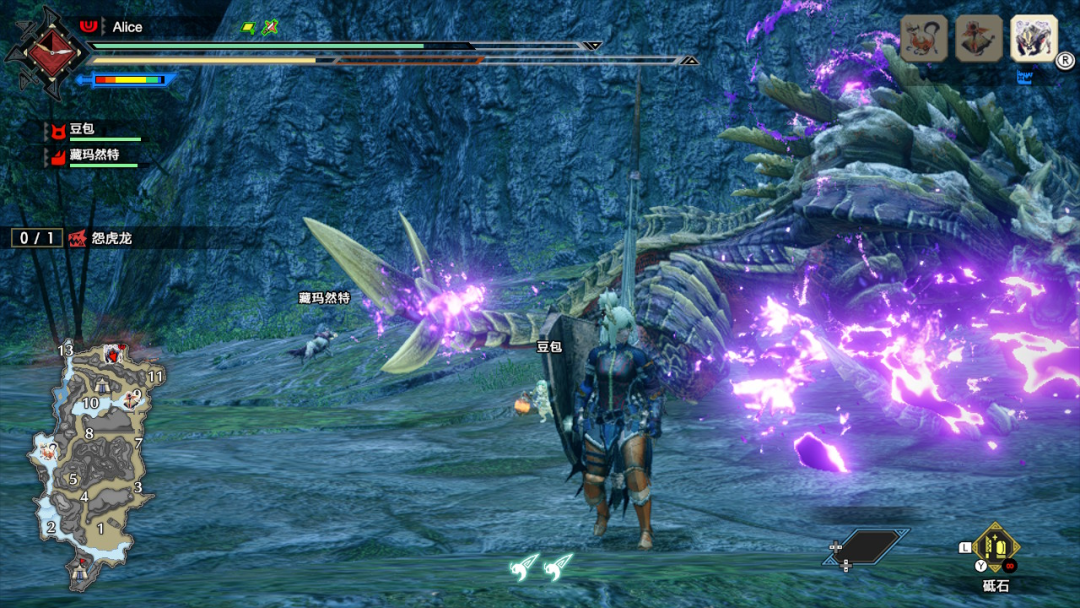
Task: Click the empty action bar panel
Action: (x=866, y=548)
